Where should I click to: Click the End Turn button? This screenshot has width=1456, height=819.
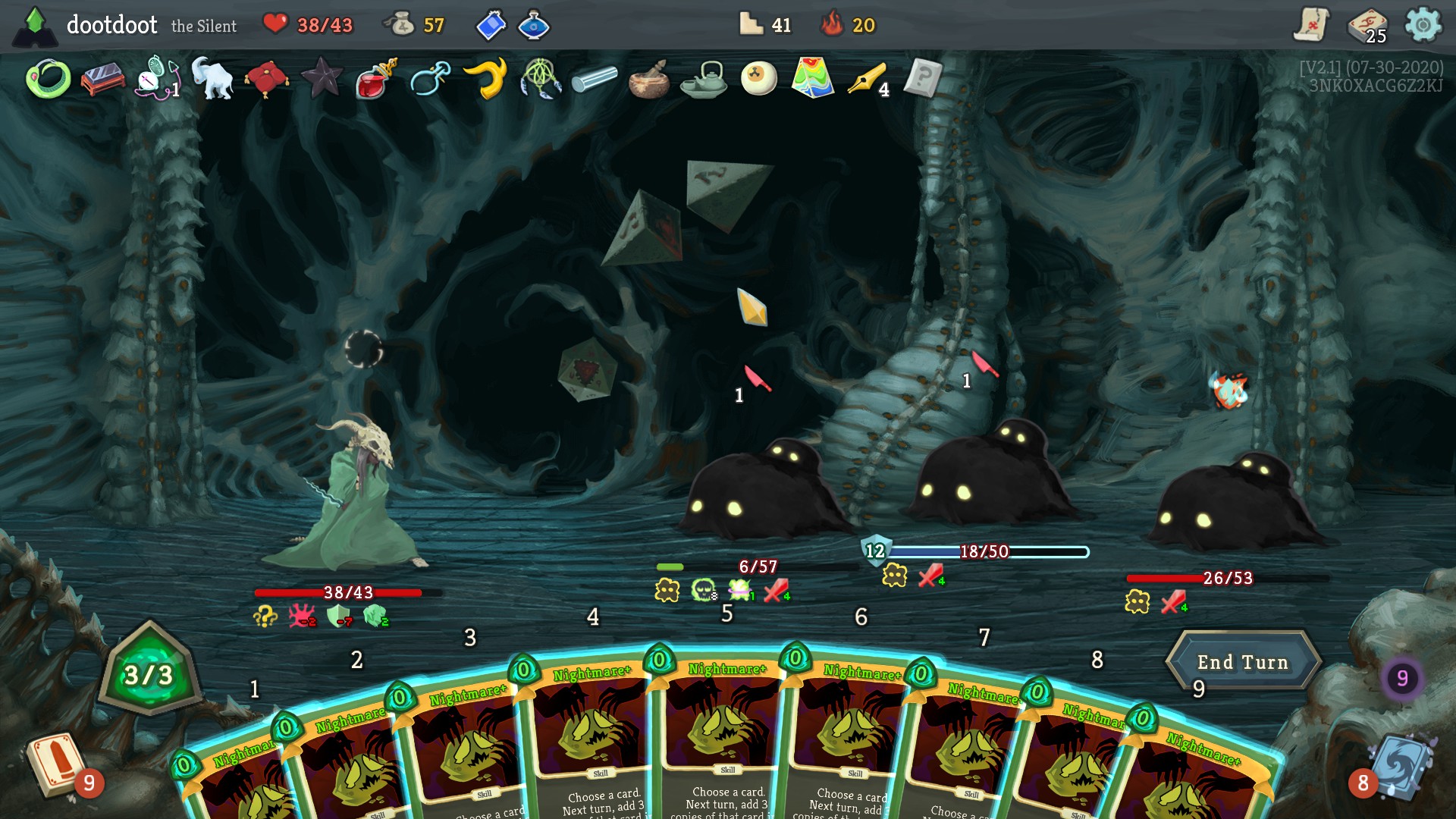1242,661
